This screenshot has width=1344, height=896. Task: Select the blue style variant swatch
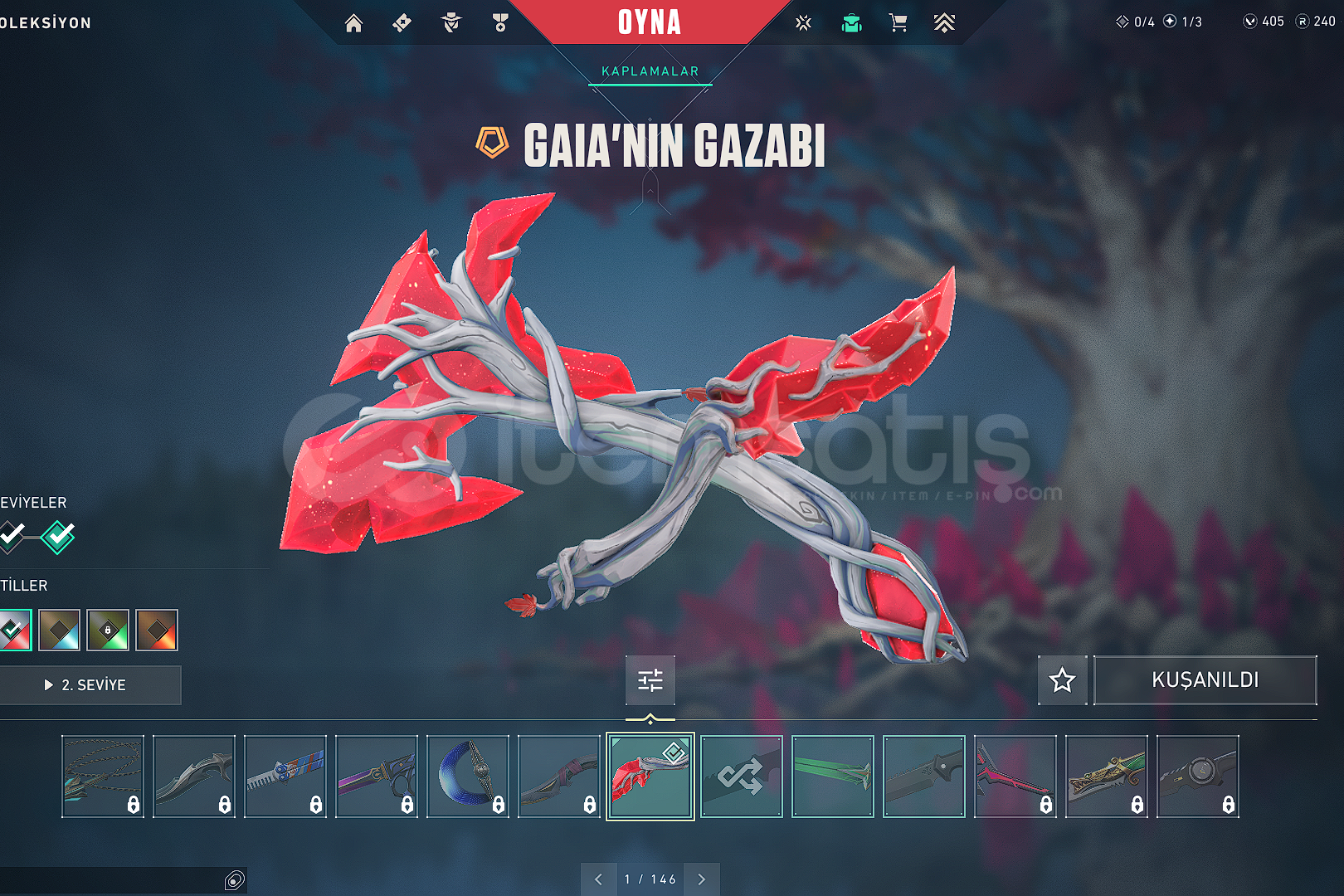pos(60,631)
